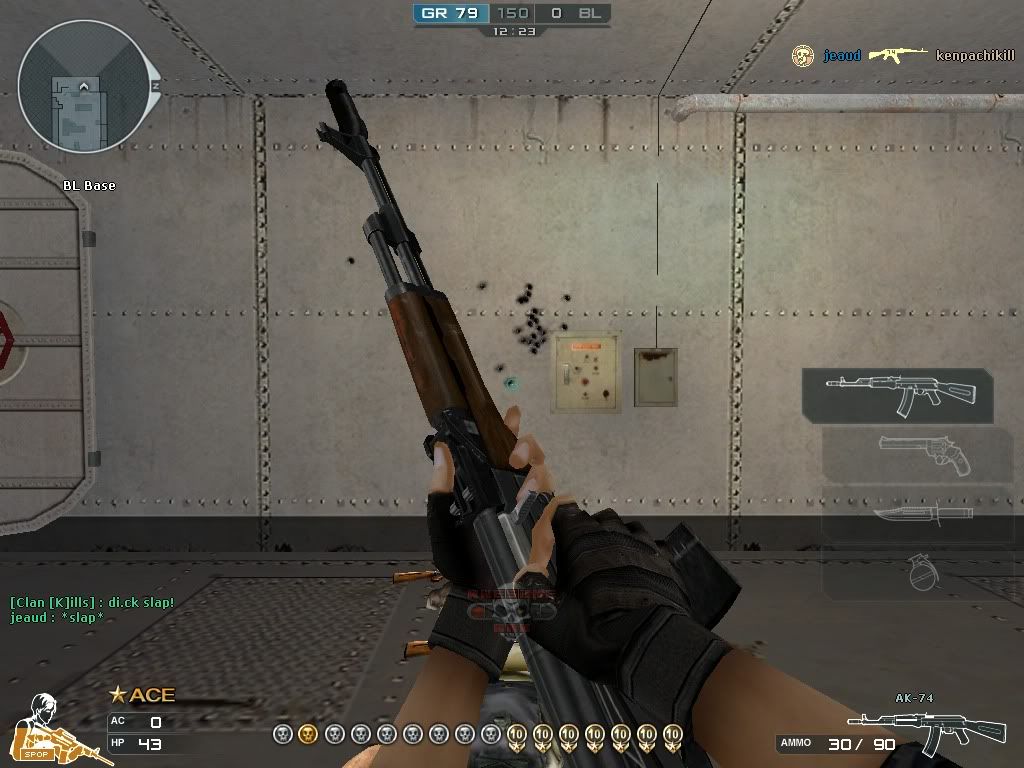Image resolution: width=1024 pixels, height=768 pixels.
Task: Click the golden rifle icon in the kill feed
Action: pyautogui.click(x=897, y=55)
